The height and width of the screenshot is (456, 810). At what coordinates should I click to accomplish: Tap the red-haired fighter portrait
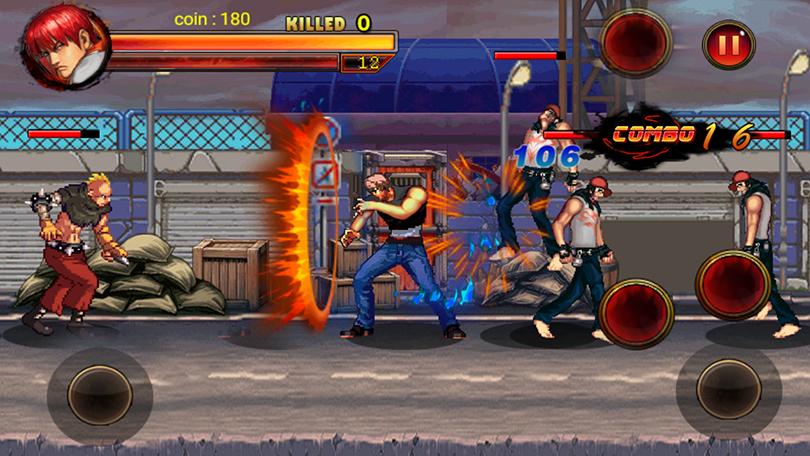(x=66, y=47)
